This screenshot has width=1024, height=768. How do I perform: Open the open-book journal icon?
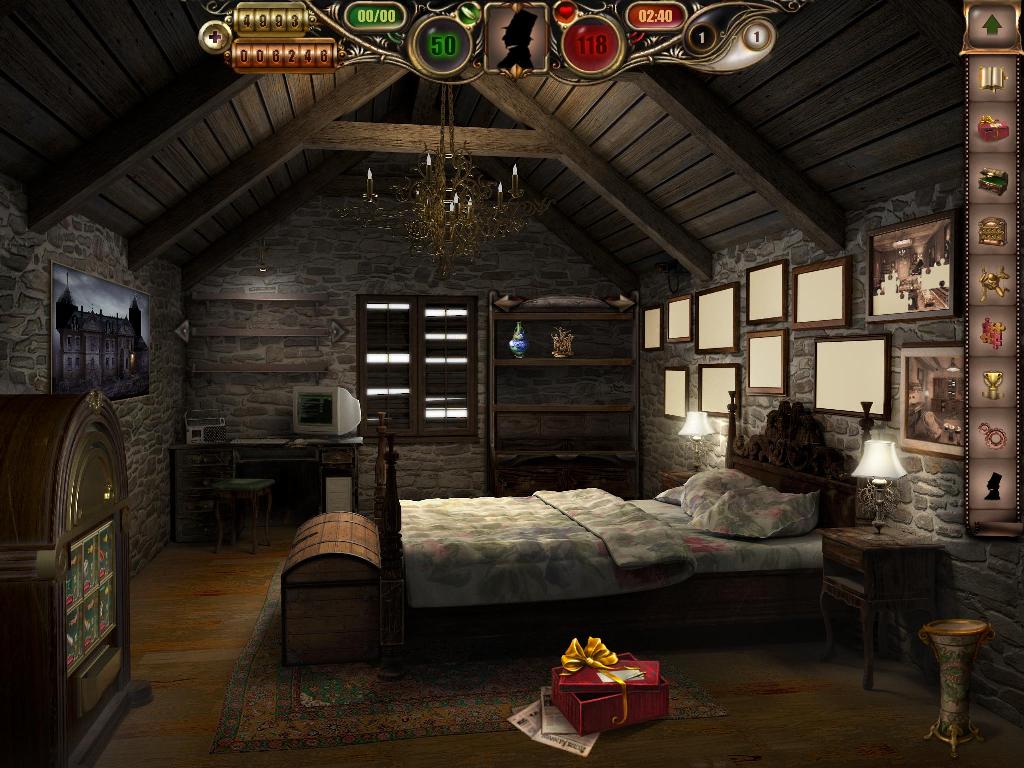[x=992, y=80]
